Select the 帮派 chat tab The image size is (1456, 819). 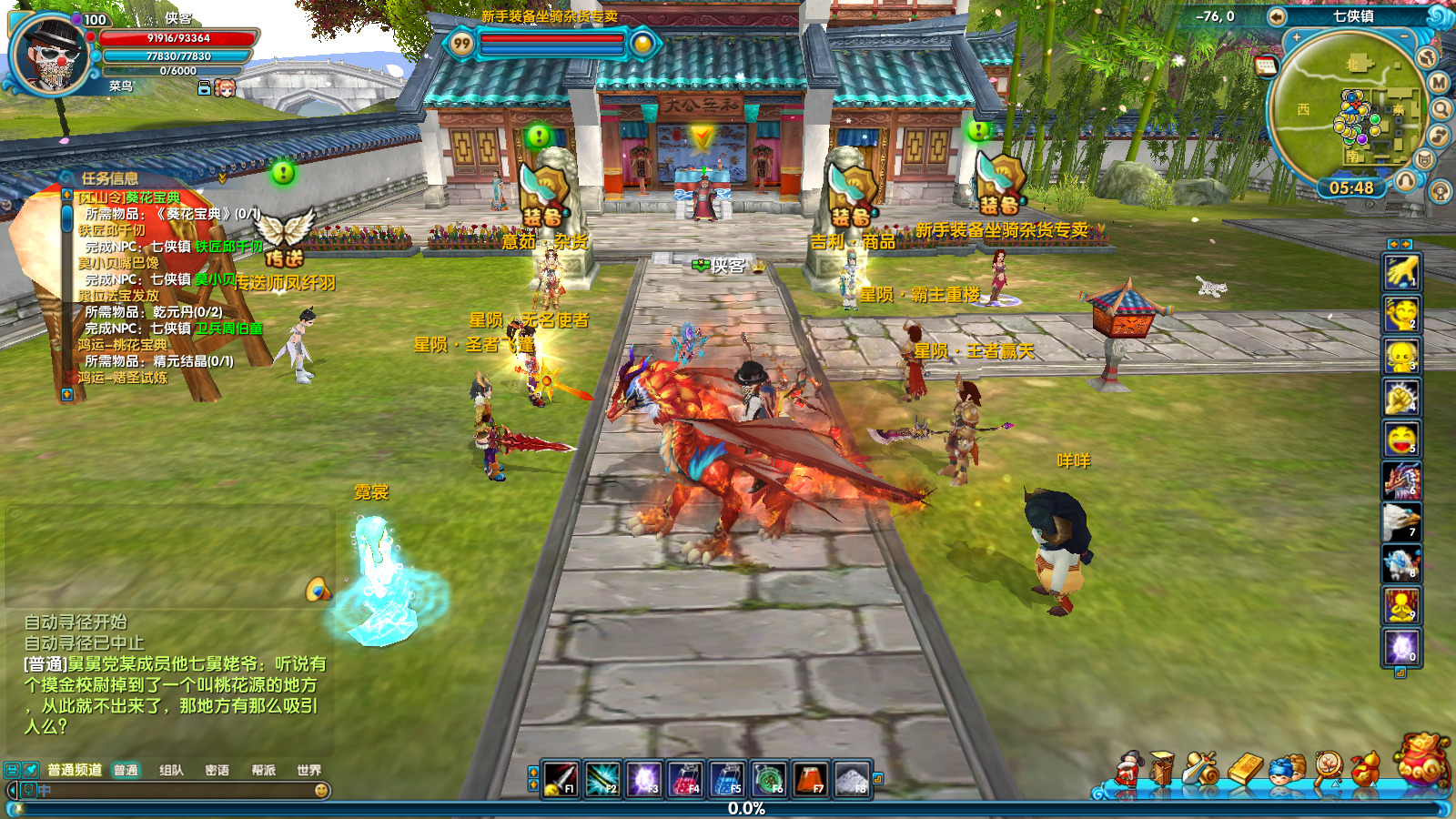[263, 770]
